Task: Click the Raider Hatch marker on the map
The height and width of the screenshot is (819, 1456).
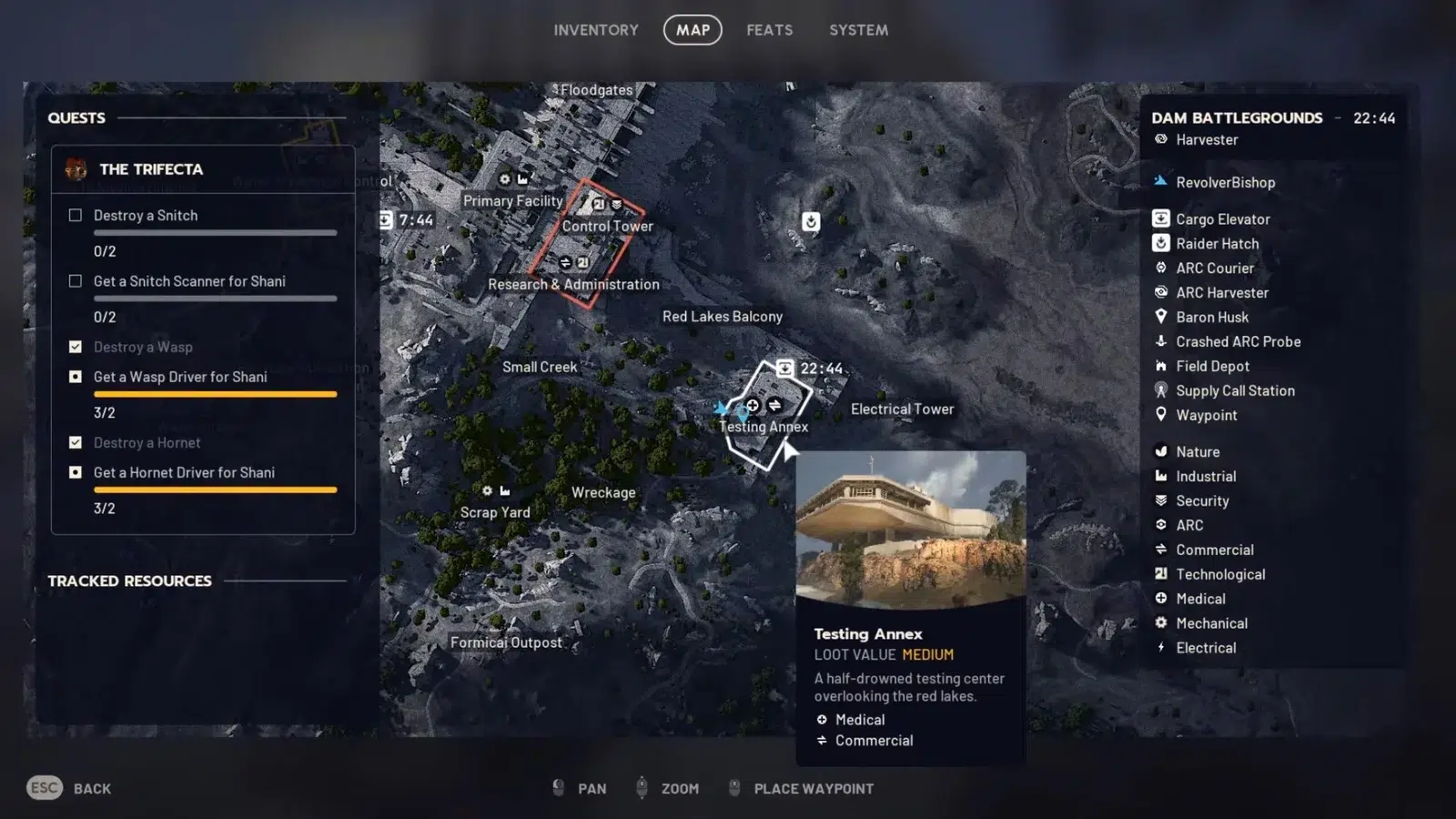Action: (811, 221)
